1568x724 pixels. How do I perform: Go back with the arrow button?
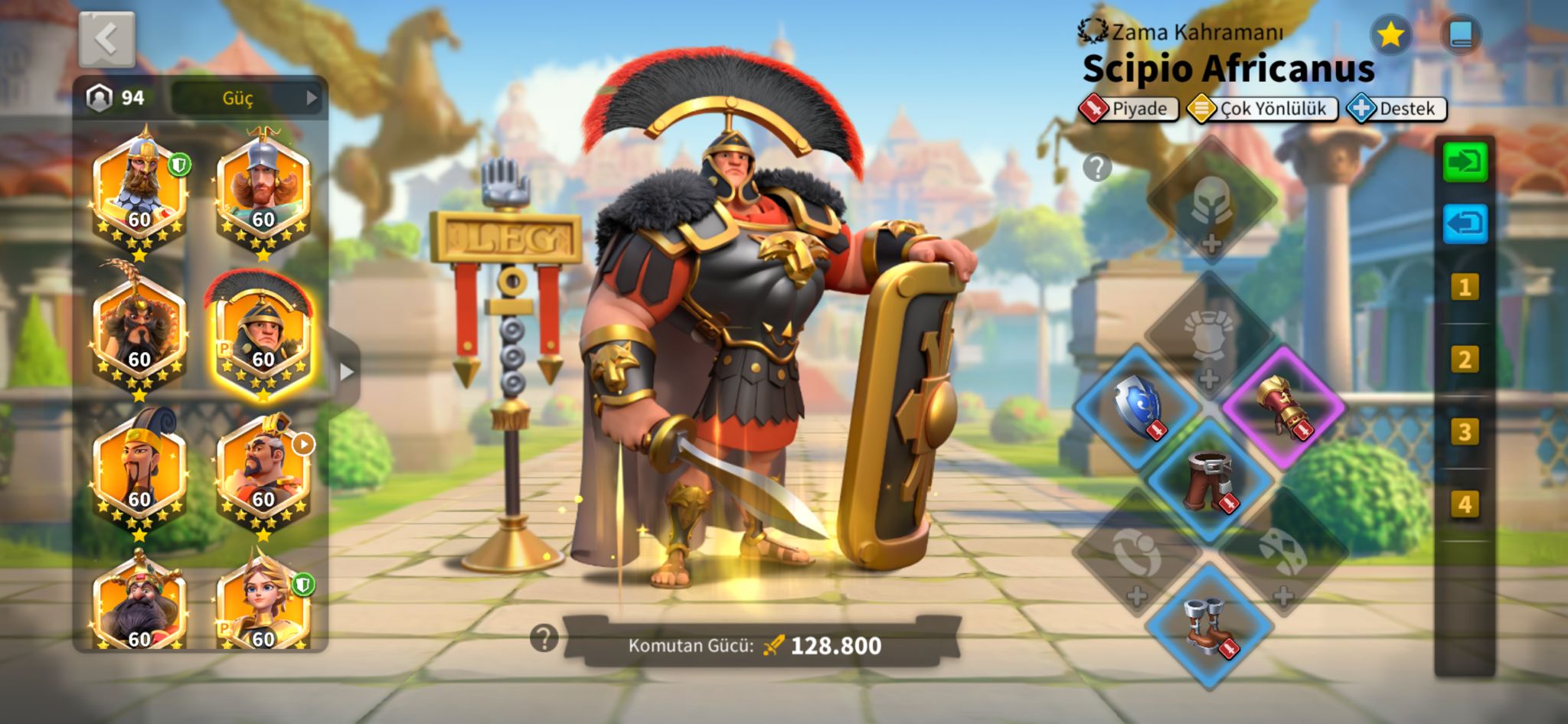pyautogui.click(x=106, y=39)
